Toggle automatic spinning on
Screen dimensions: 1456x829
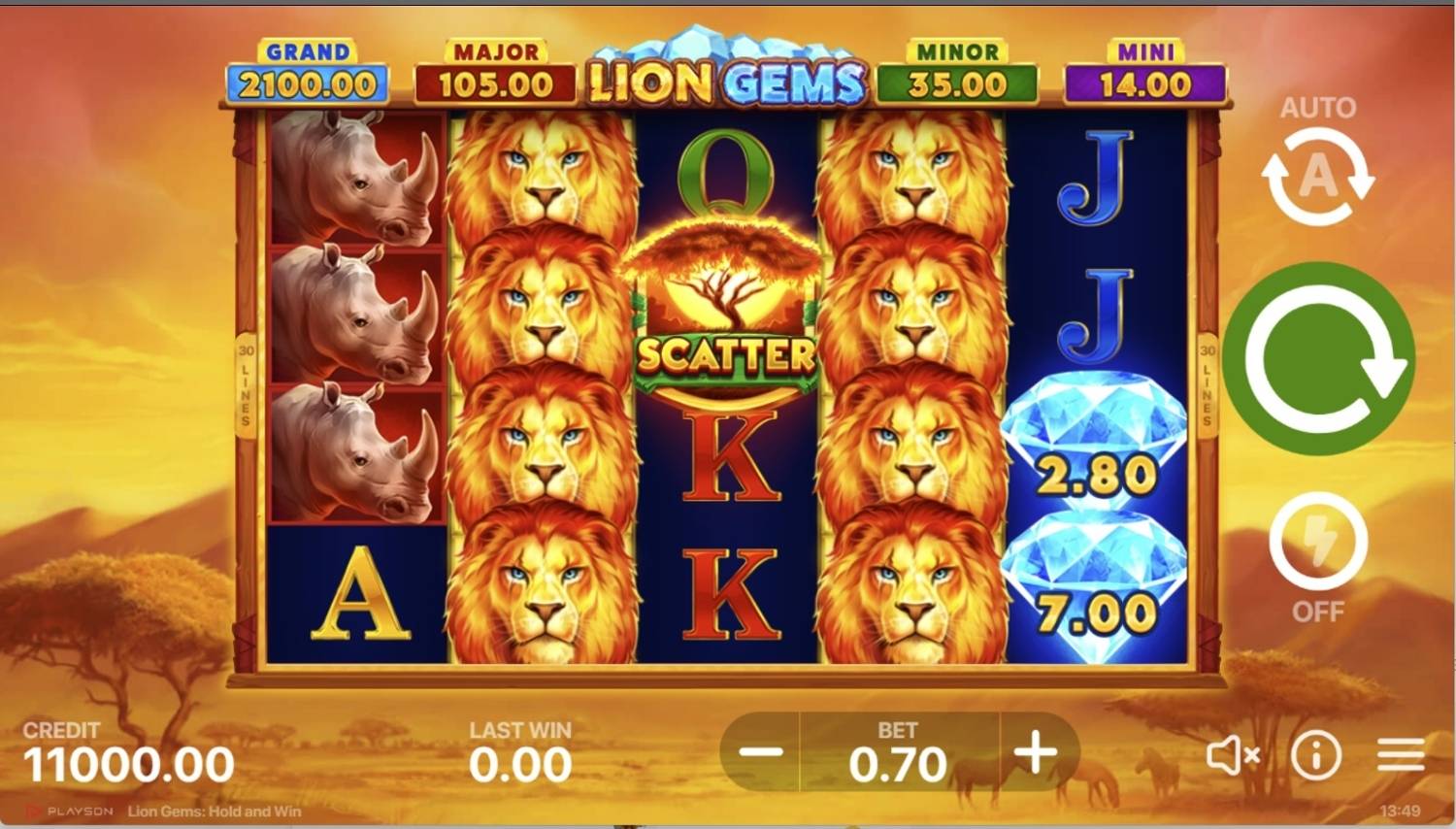click(x=1316, y=177)
